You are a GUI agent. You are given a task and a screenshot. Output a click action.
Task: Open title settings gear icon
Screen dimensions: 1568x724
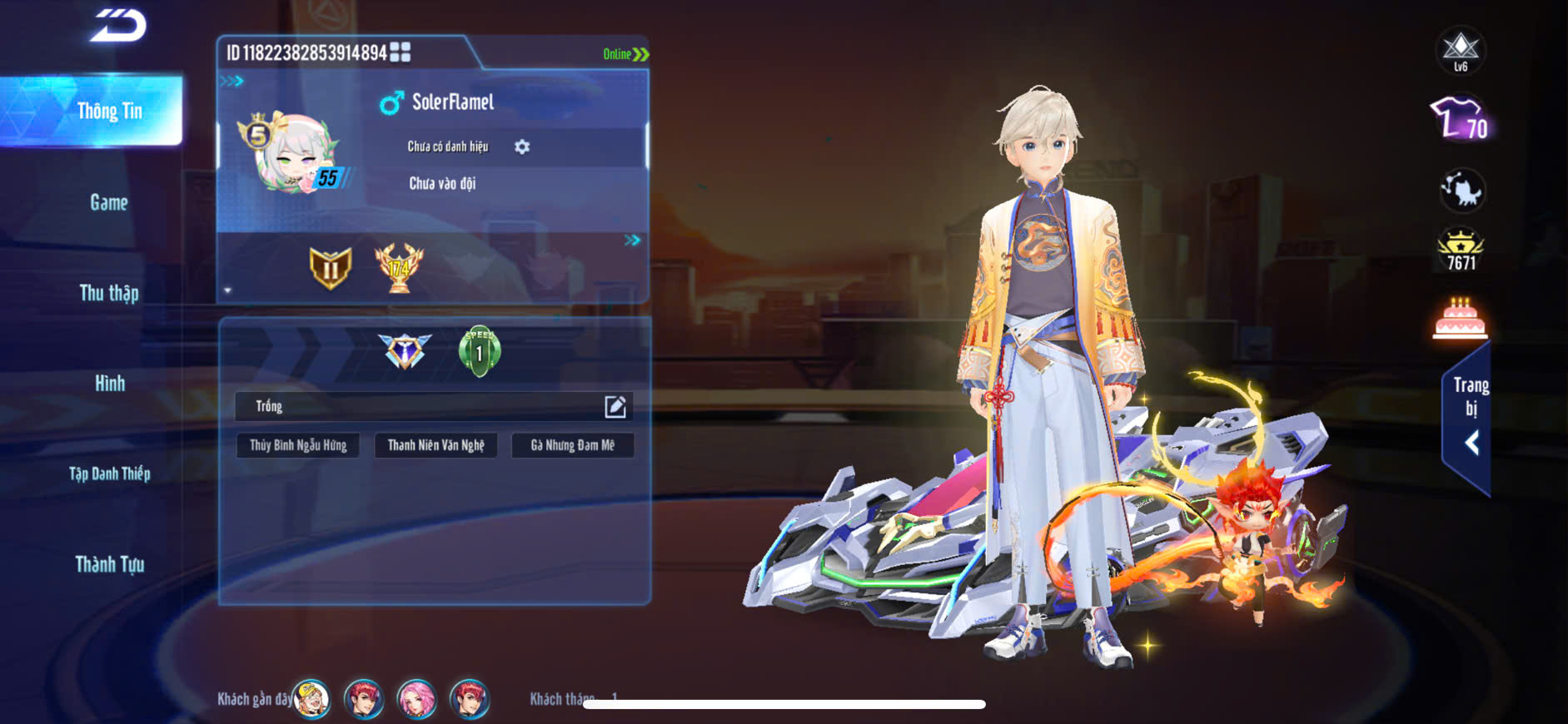[522, 147]
